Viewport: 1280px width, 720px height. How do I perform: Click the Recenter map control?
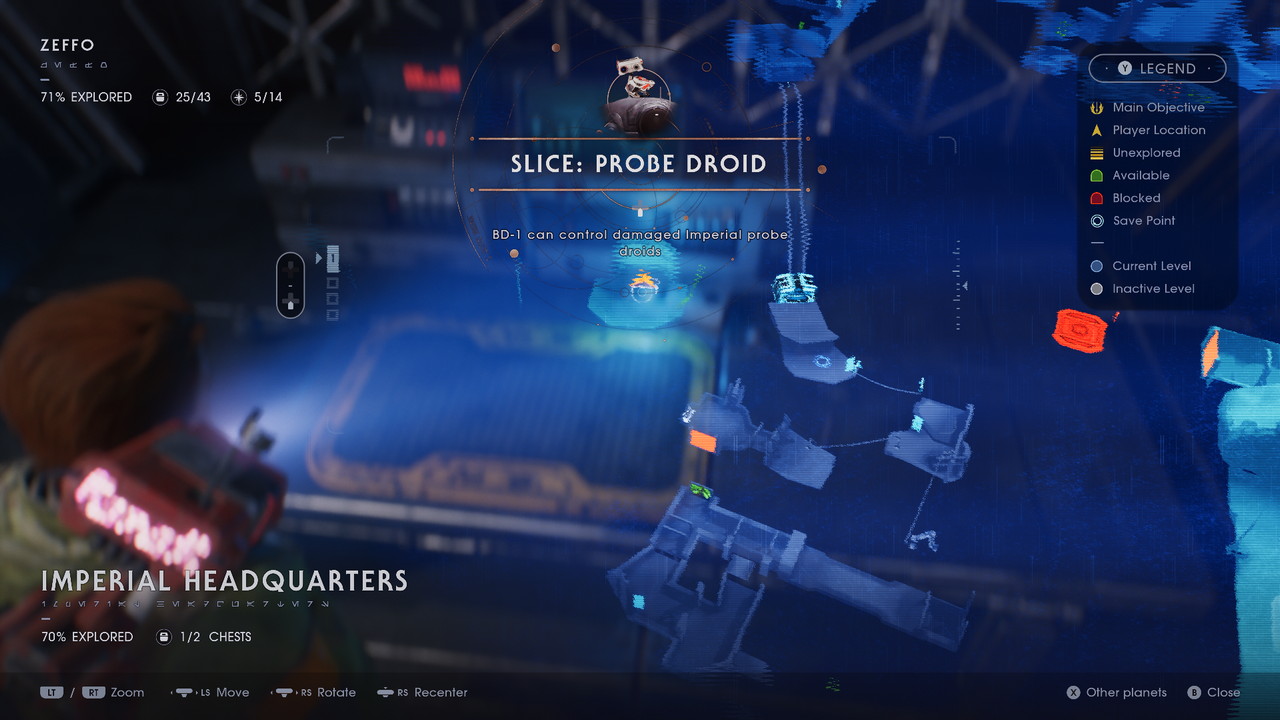[x=422, y=692]
